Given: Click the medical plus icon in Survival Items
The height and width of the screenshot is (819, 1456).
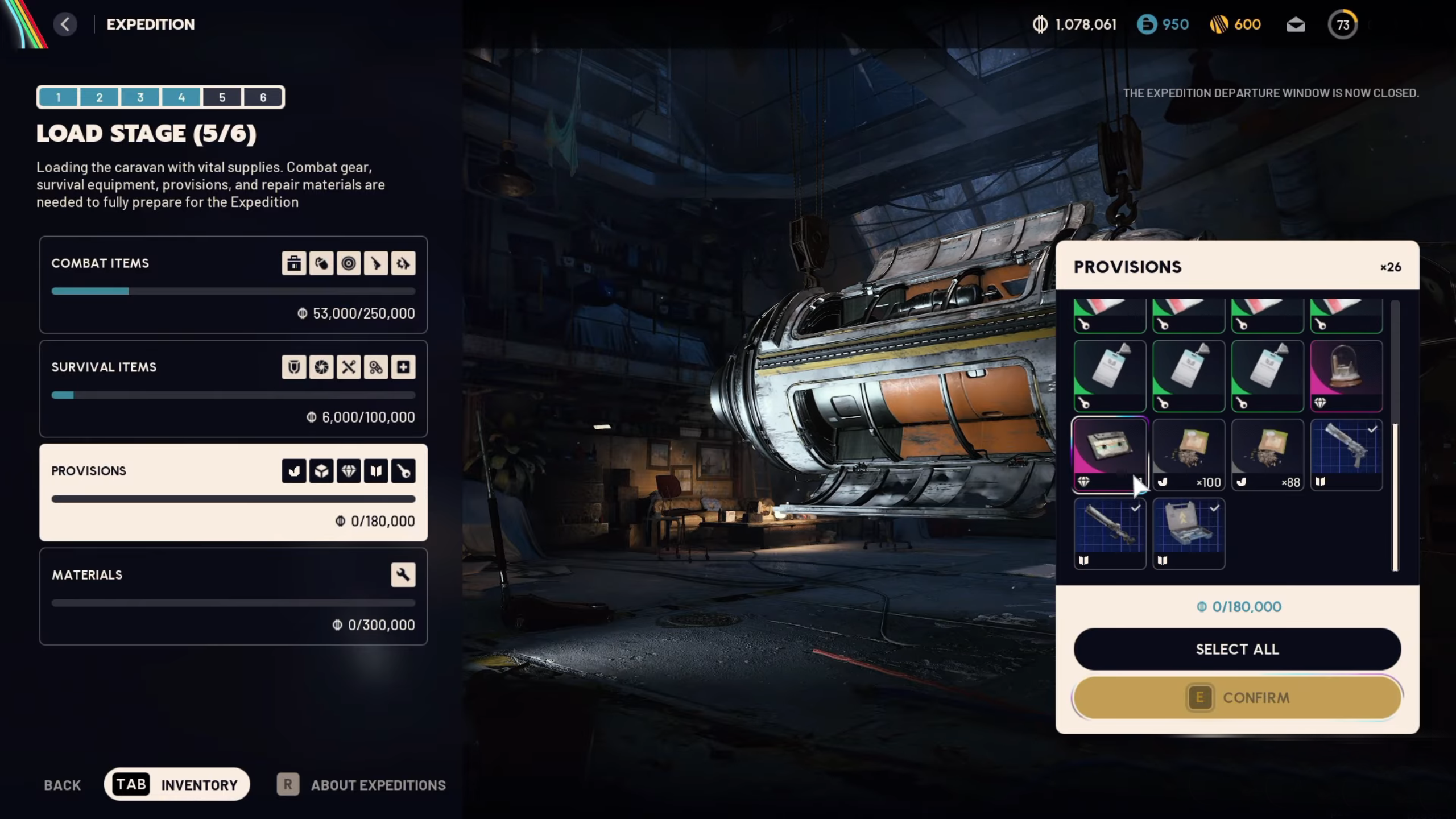Looking at the screenshot, I should pos(403,367).
